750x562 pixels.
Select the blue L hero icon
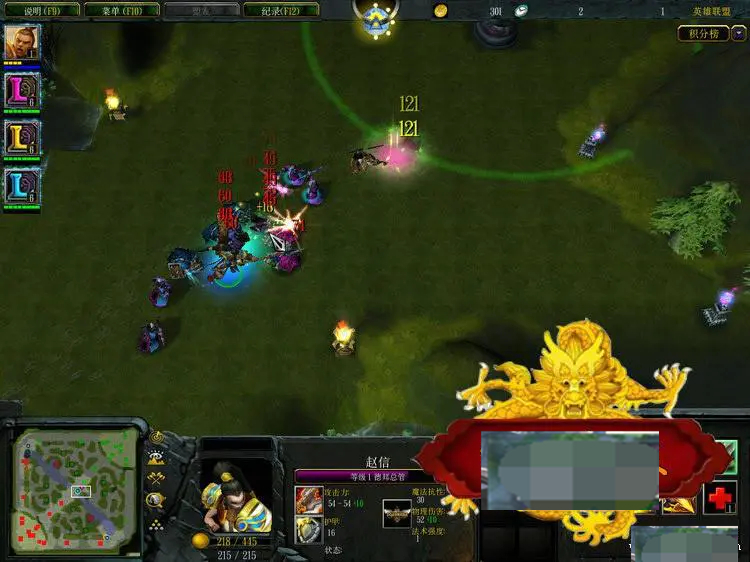coord(21,185)
